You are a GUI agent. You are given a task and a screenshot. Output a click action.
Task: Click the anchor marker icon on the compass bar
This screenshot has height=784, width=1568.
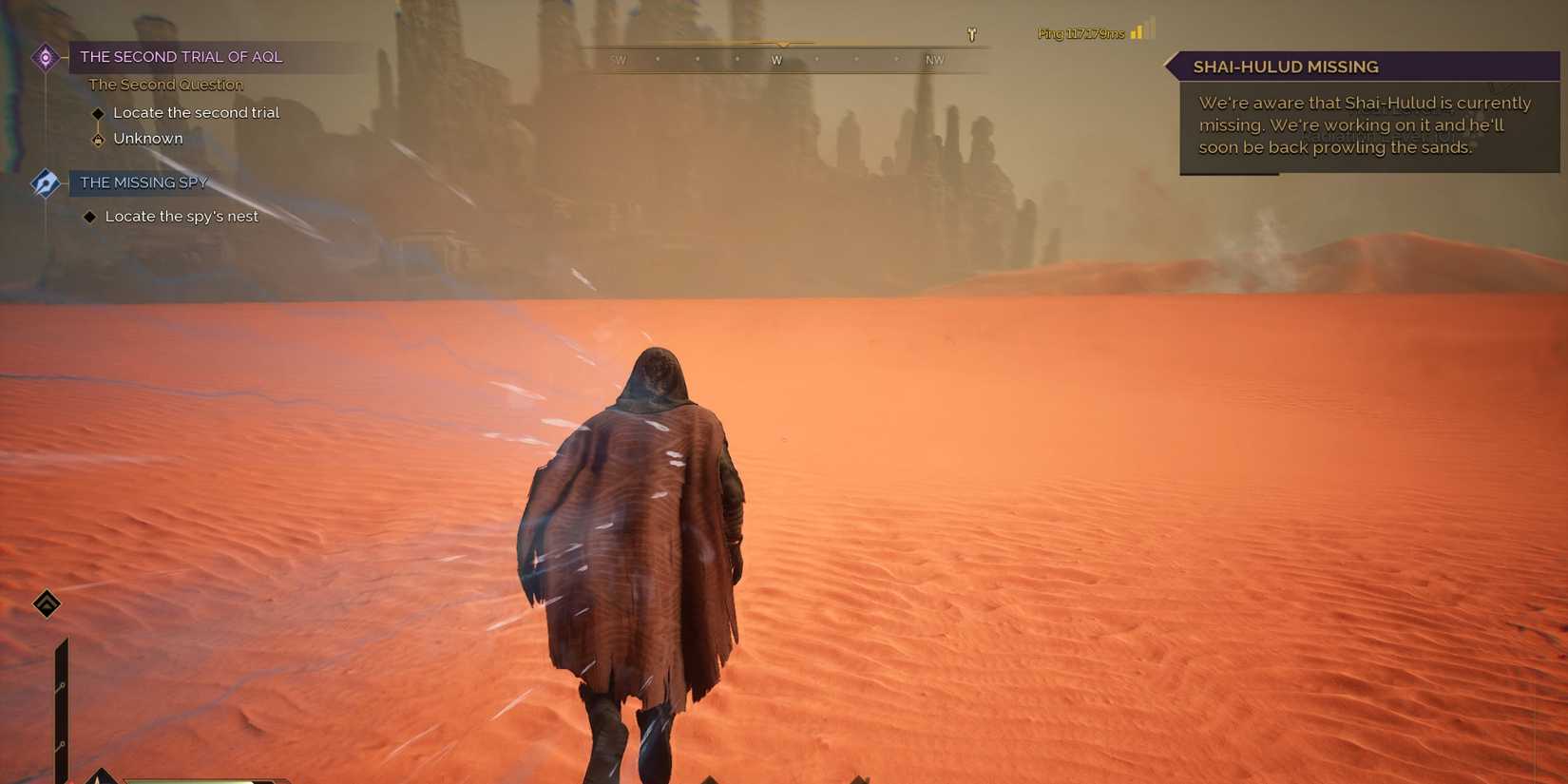970,32
